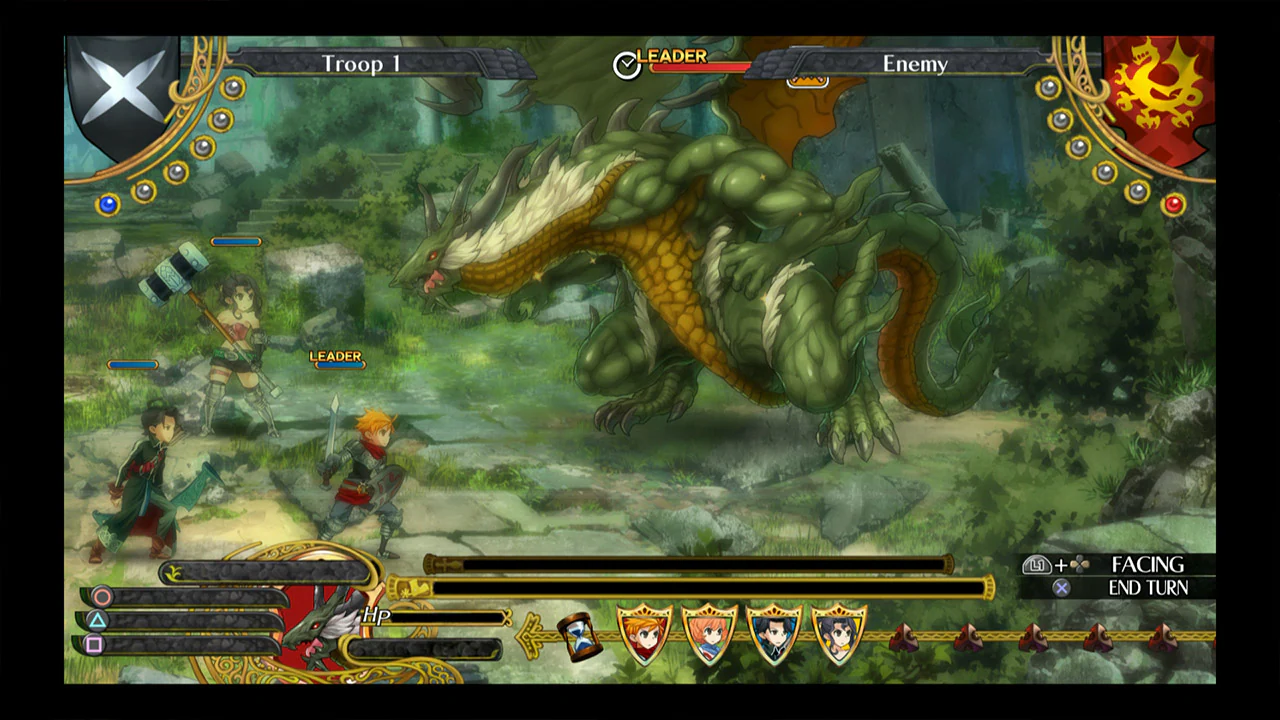Select the pink-haired character's shield portrait
The image size is (1280, 720).
[x=709, y=633]
